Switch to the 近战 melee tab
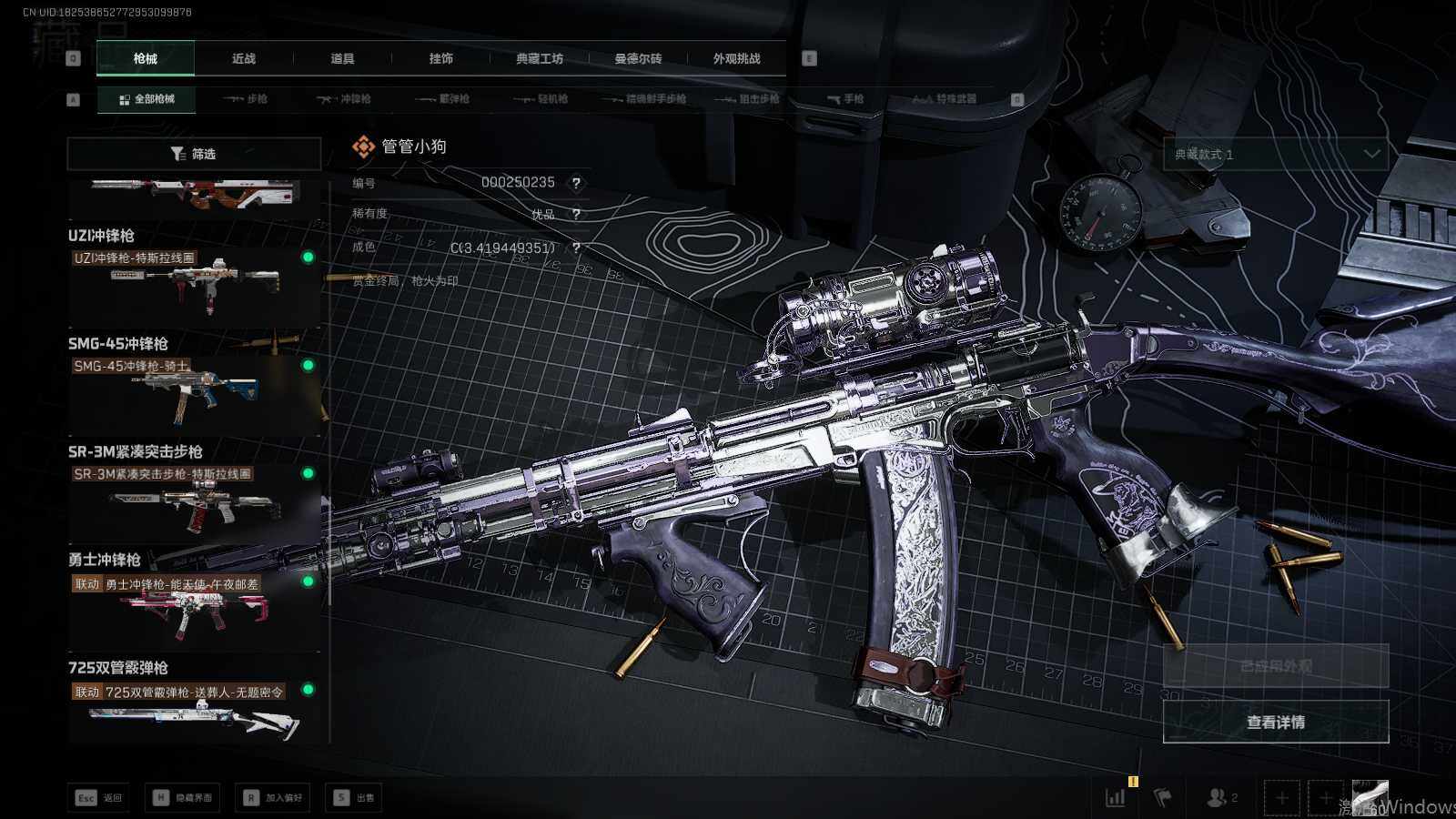This screenshot has height=819, width=1456. (x=244, y=58)
